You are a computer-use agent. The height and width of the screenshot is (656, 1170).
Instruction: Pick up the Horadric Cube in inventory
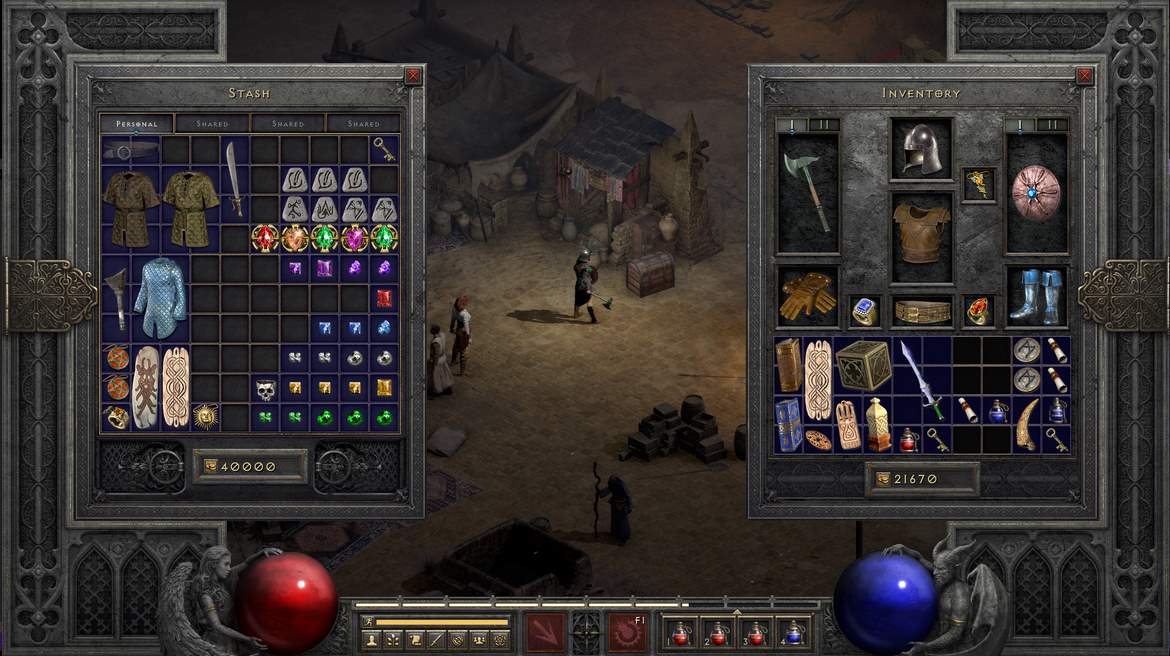click(864, 365)
